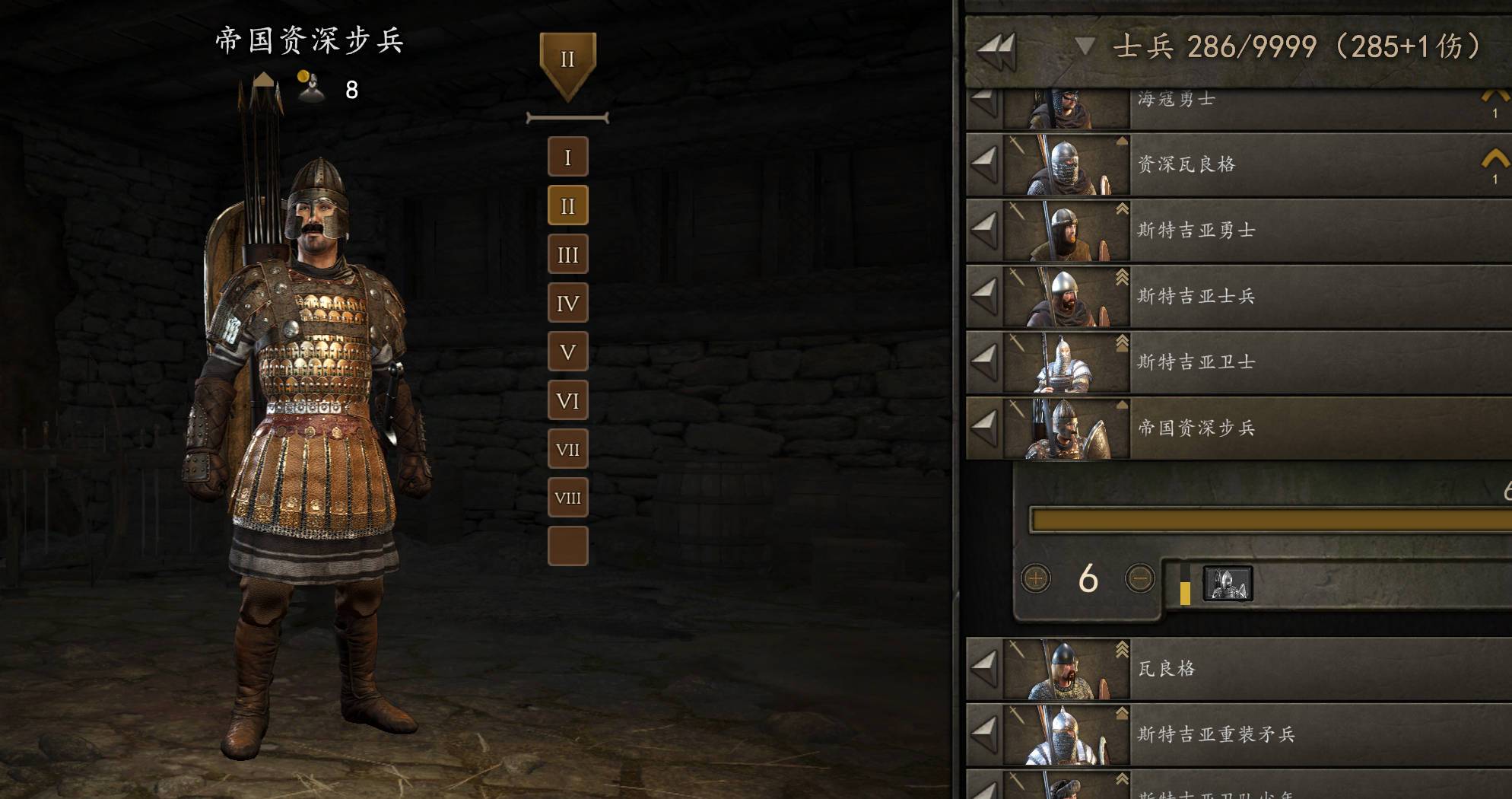The height and width of the screenshot is (799, 1512).
Task: Select the 斯特吉亚勇士 troop row
Action: click(1293, 231)
